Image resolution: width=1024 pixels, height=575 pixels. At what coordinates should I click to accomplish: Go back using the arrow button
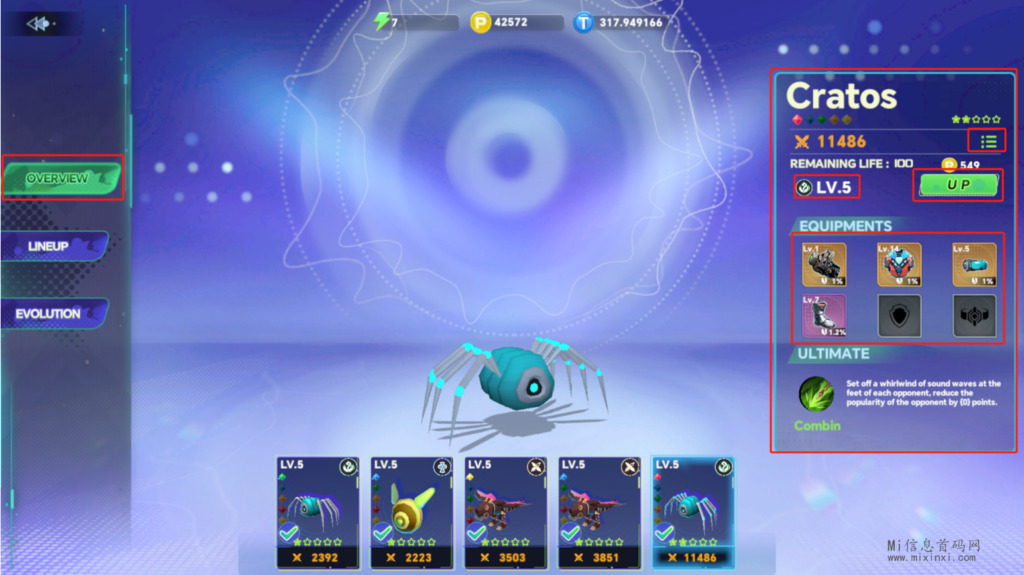(40, 23)
